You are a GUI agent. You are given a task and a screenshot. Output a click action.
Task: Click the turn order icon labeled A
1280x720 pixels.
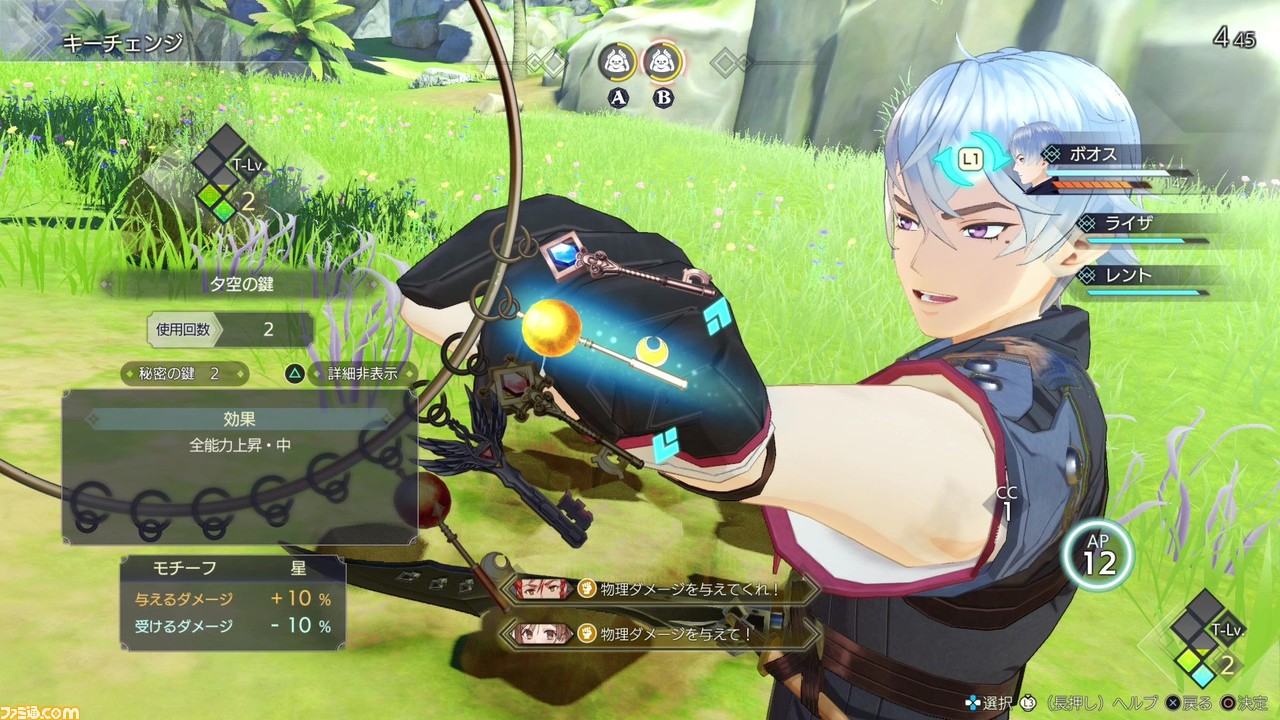pyautogui.click(x=617, y=64)
